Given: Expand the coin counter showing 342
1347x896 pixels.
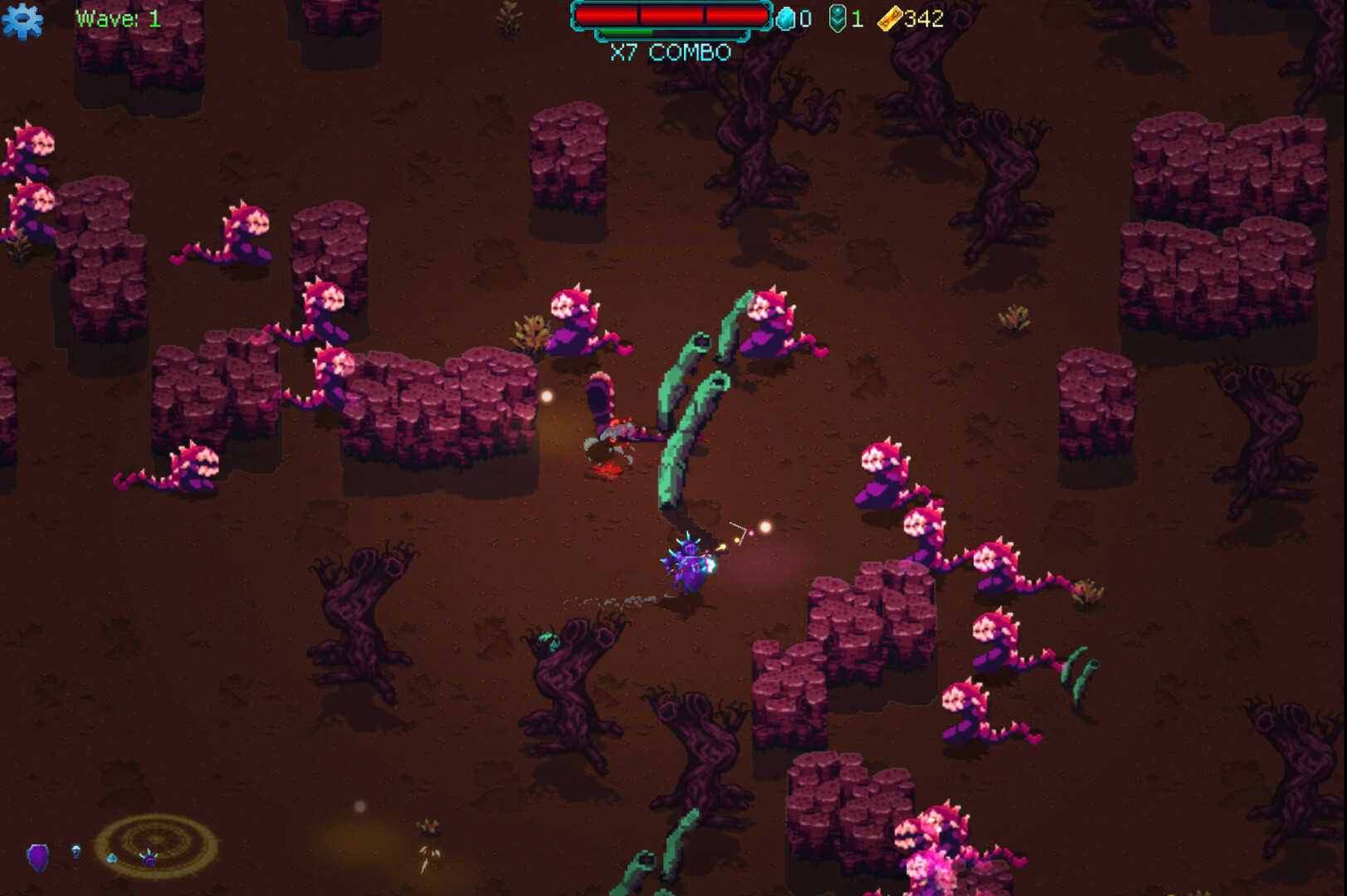Looking at the screenshot, I should click(x=925, y=18).
